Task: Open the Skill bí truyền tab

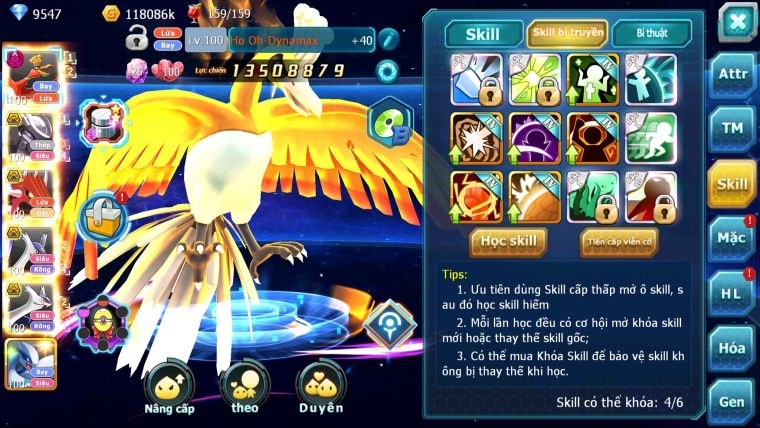Action: (567, 33)
